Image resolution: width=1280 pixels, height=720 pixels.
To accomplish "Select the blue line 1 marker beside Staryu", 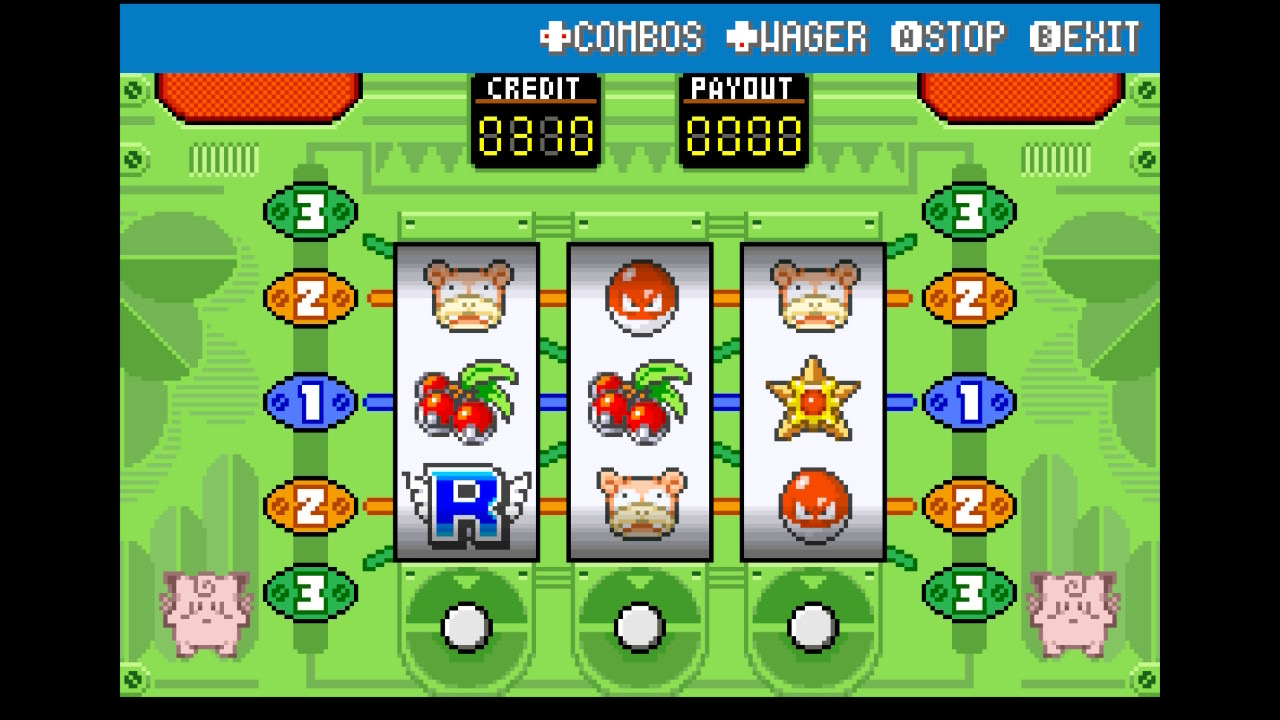I will pos(968,402).
